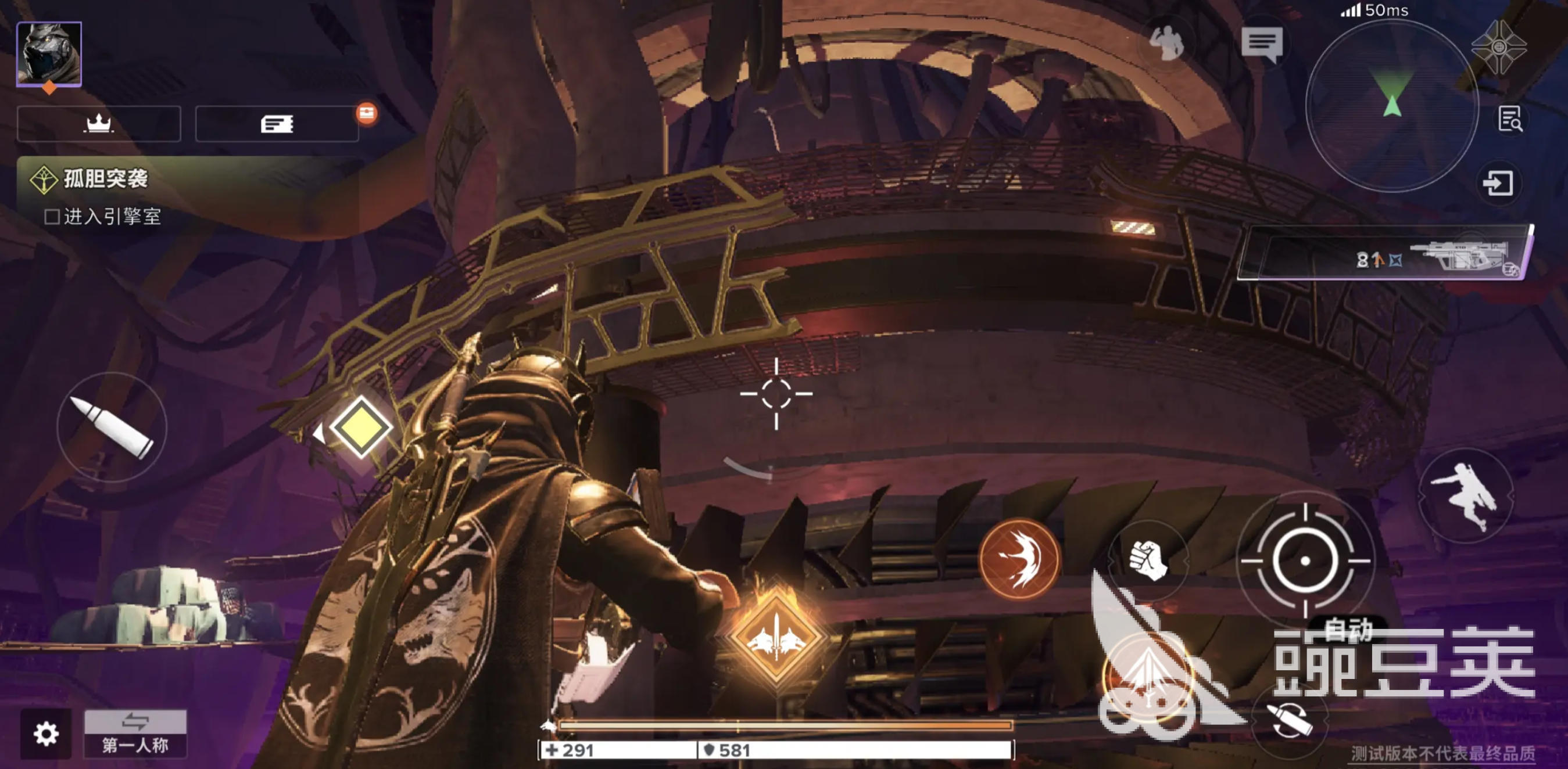The height and width of the screenshot is (769, 1568).
Task: Use the orange crescent class ability
Action: click(1019, 559)
